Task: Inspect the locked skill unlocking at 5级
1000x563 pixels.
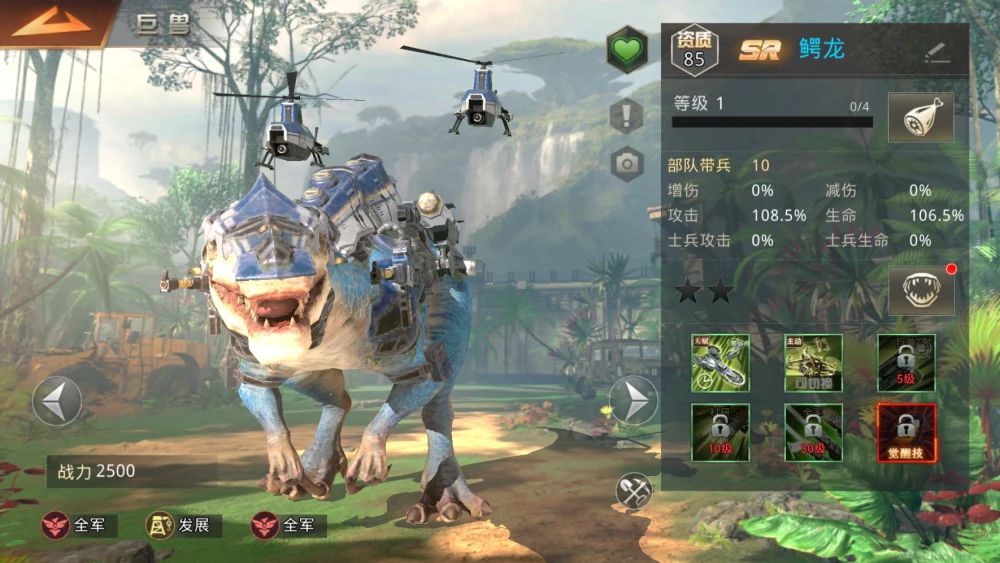Action: pyautogui.click(x=906, y=362)
